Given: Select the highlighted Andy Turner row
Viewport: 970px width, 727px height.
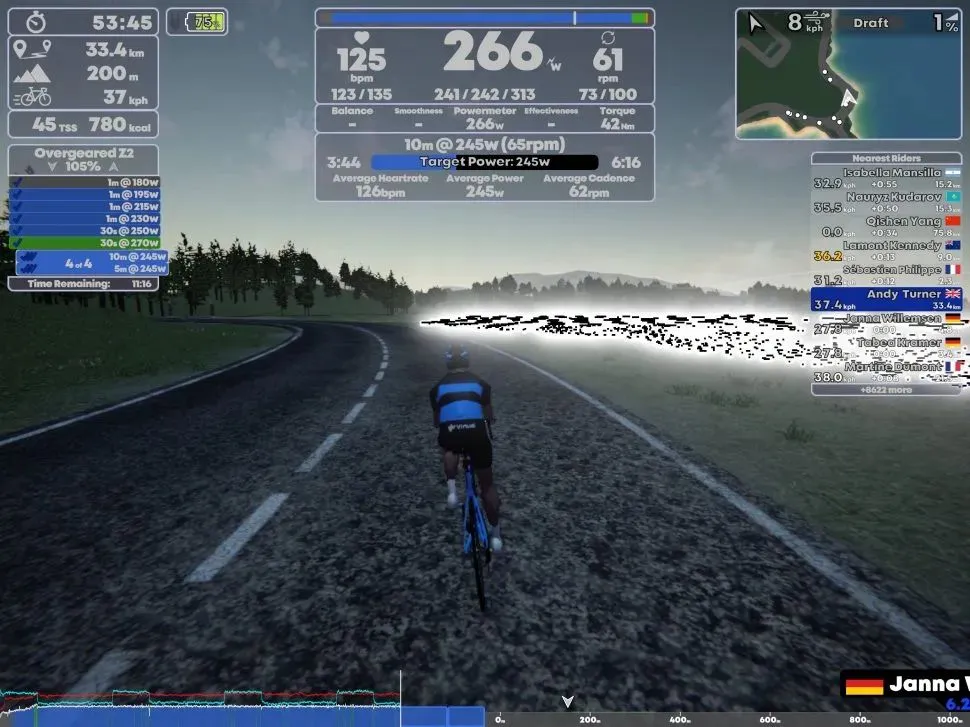Looking at the screenshot, I should tap(886, 299).
